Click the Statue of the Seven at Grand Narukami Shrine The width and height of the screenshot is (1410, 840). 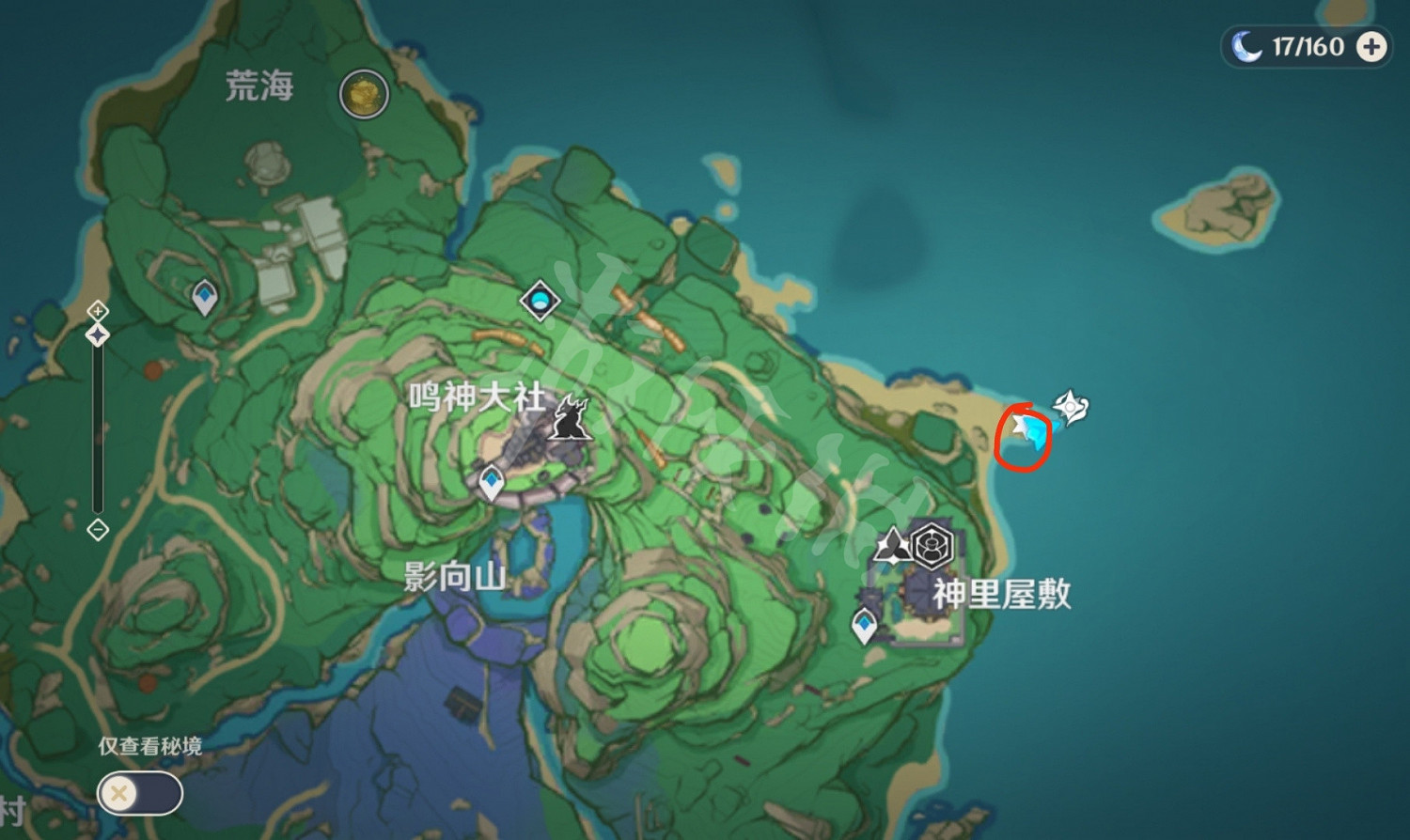pos(569,418)
